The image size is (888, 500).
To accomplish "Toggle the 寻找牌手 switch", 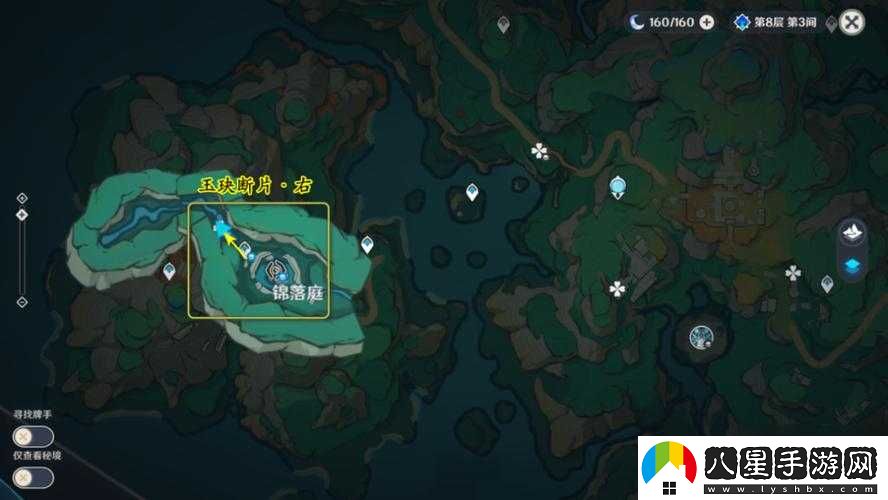I will 33,436.
